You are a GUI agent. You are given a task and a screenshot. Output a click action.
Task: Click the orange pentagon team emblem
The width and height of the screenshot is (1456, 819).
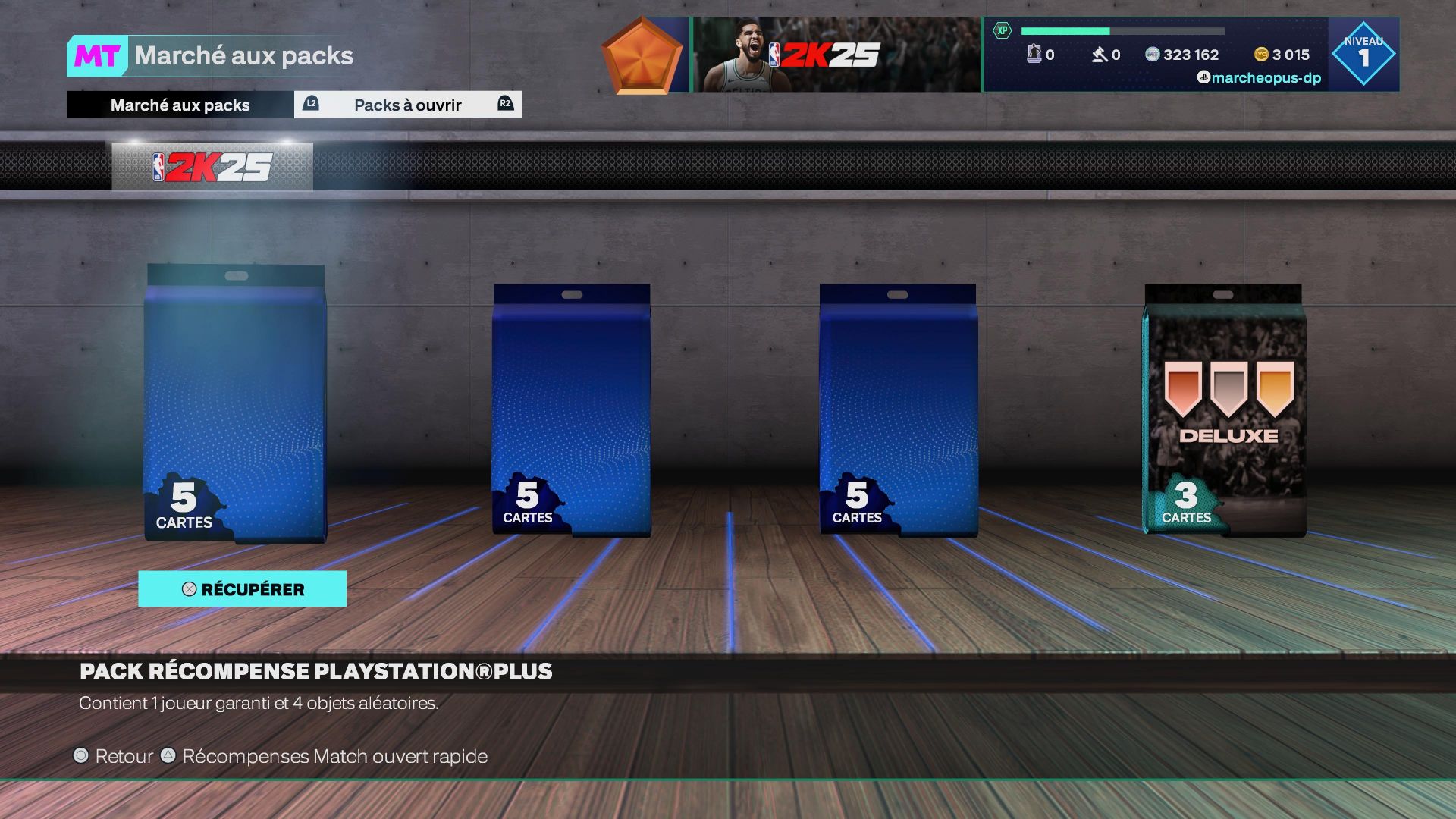(x=642, y=55)
